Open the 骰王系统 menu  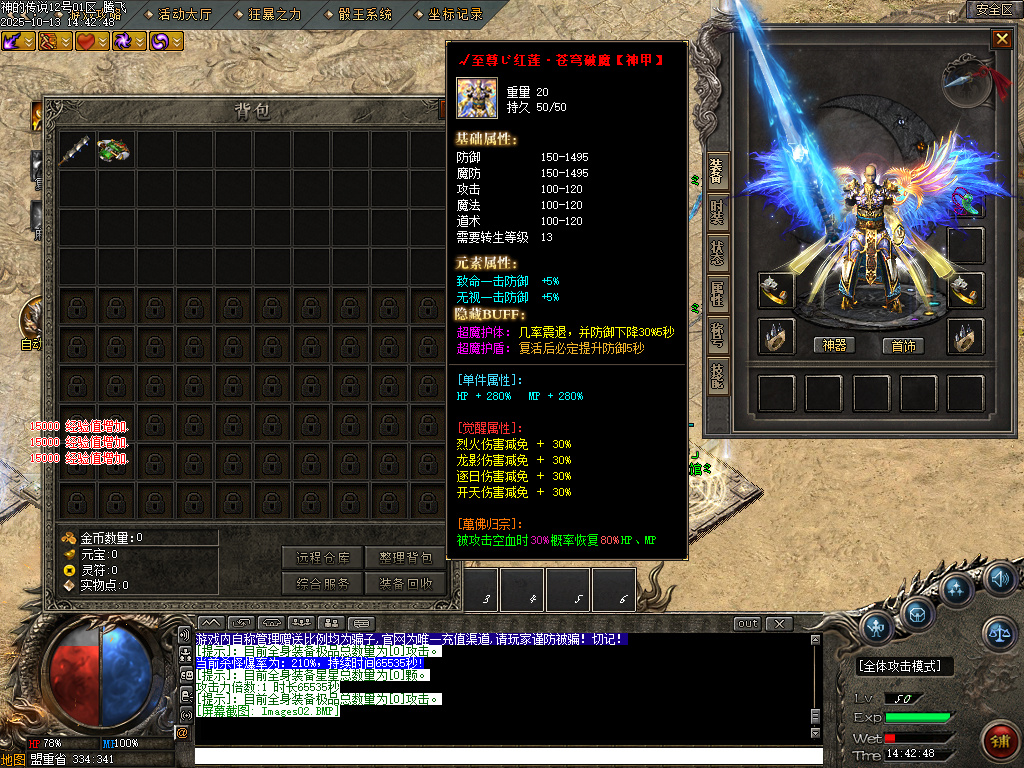pos(364,14)
